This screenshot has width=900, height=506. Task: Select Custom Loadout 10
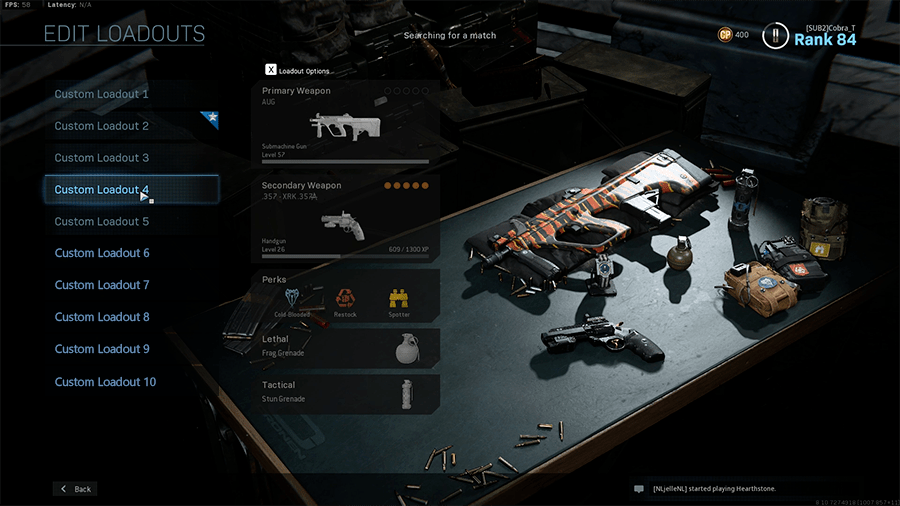105,382
